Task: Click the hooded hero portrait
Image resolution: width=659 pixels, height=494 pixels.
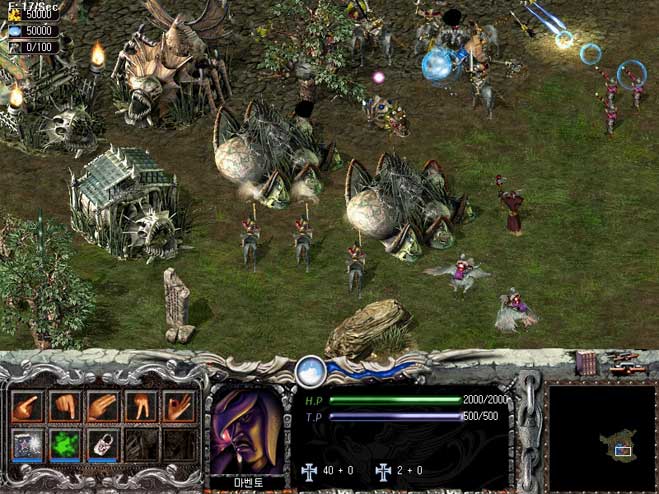Action: click(x=245, y=429)
